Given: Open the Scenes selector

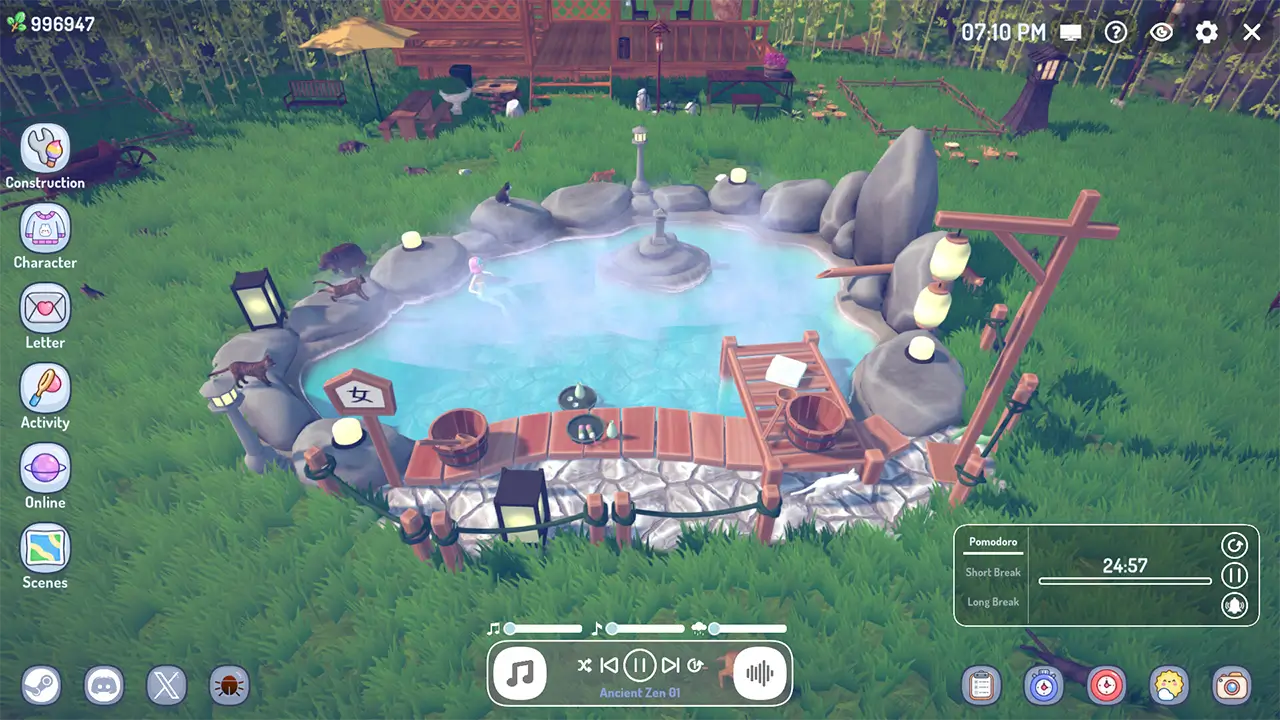Looking at the screenshot, I should click(45, 549).
